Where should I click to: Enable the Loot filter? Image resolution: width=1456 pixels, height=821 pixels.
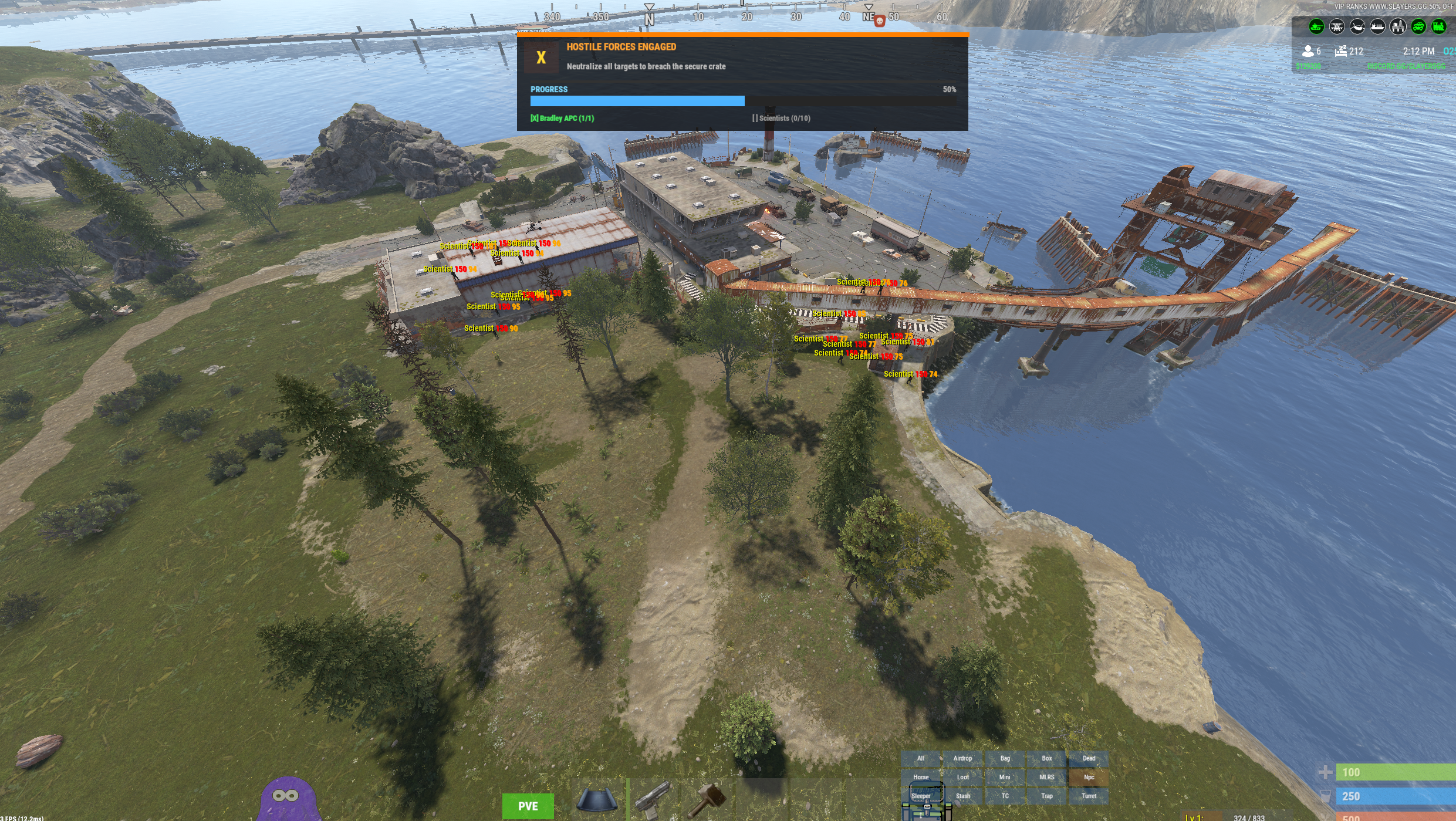(962, 777)
